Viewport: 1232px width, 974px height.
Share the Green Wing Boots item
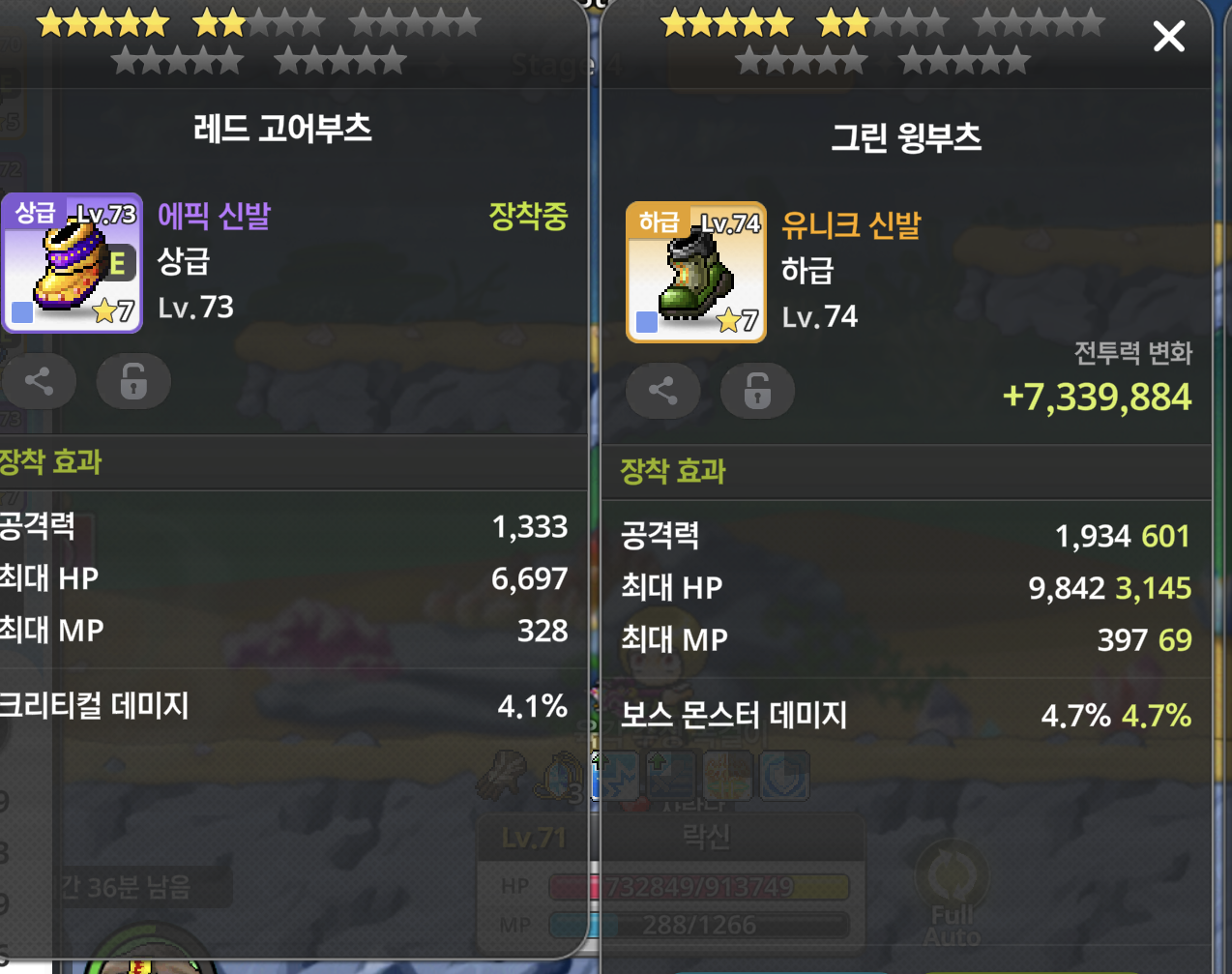pyautogui.click(x=662, y=391)
